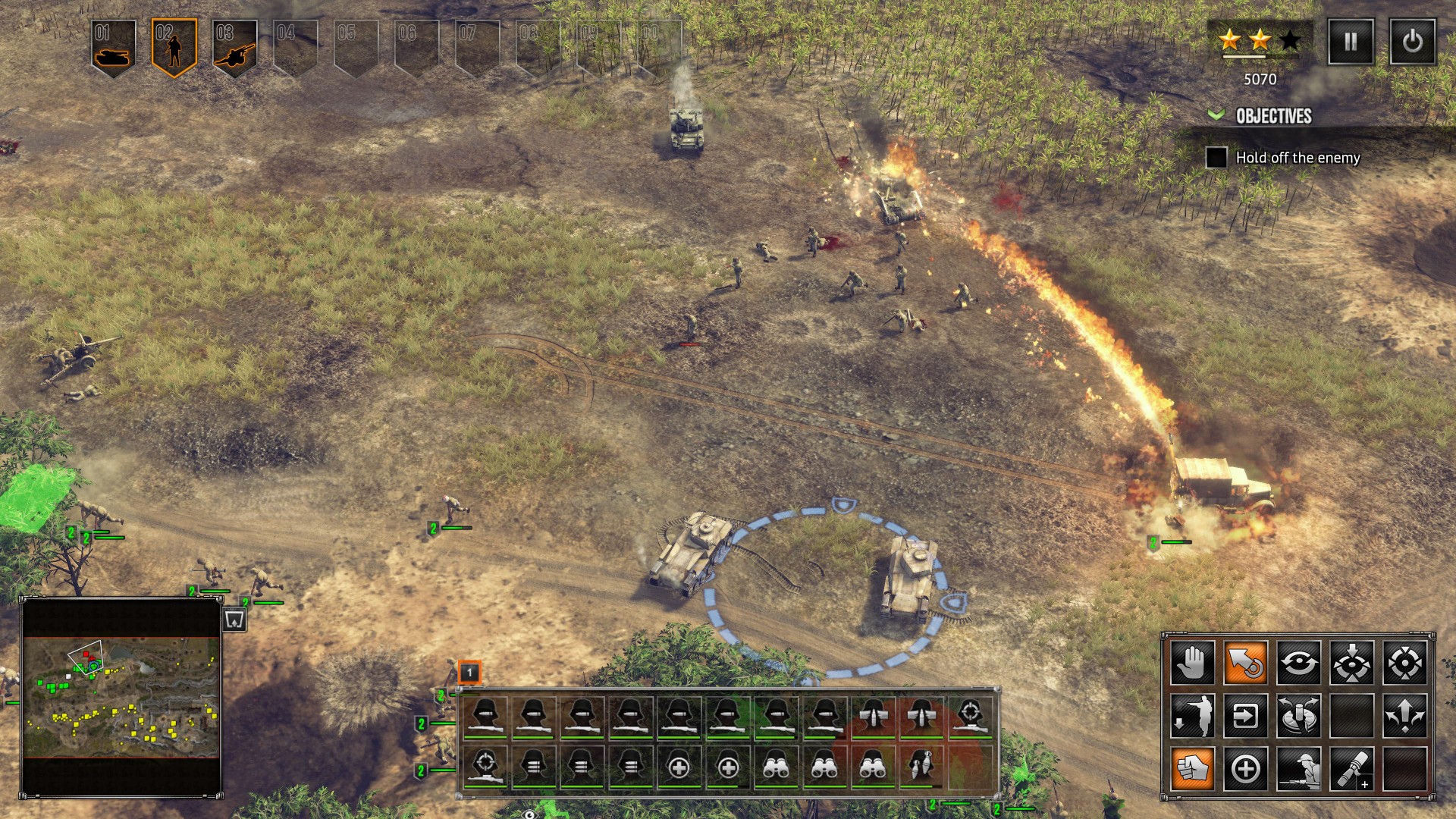Select the eye with rotating arrows command
Image resolution: width=1456 pixels, height=819 pixels.
point(1298,663)
